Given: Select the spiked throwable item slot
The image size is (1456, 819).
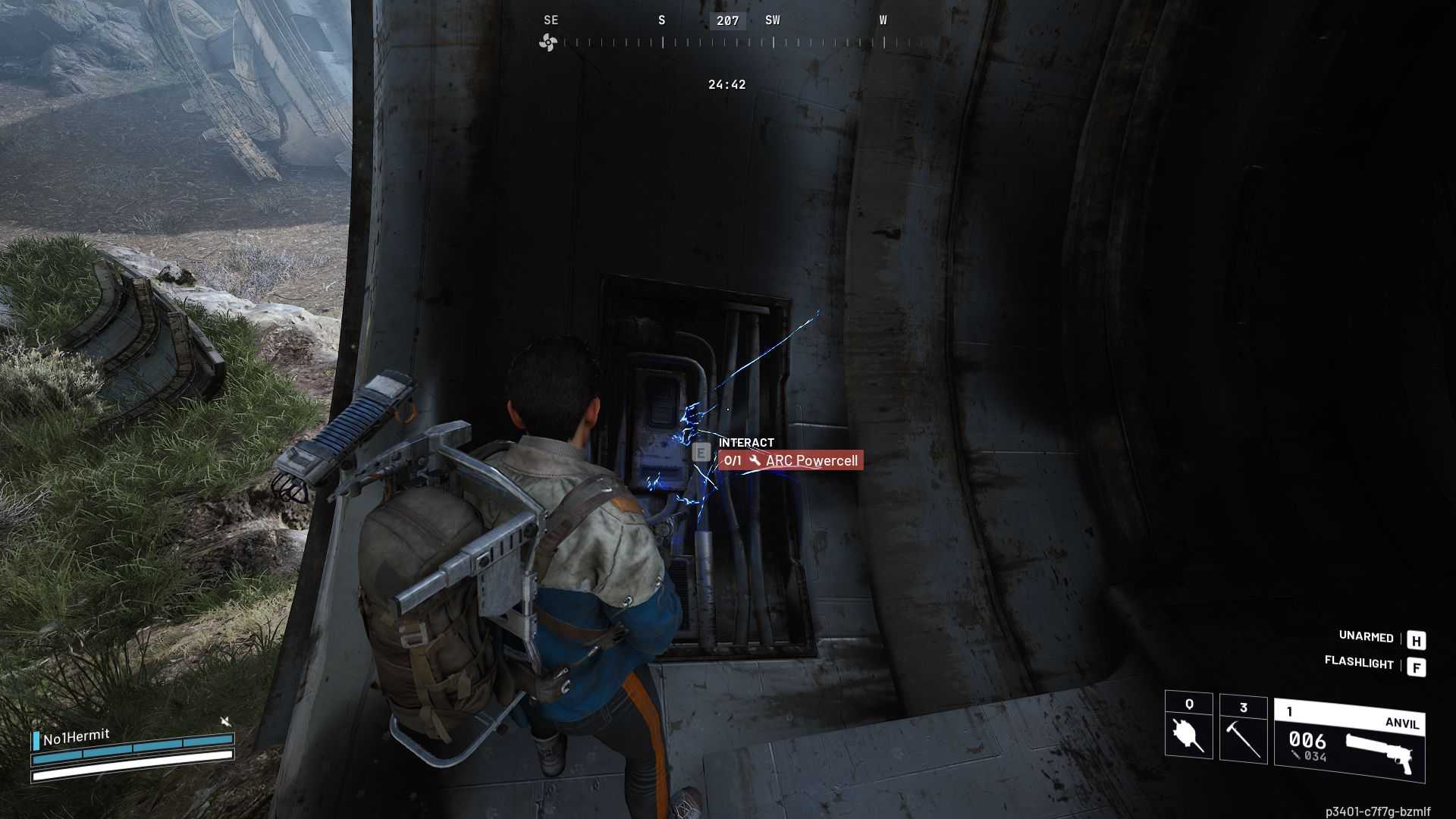Looking at the screenshot, I should coord(1188,726).
